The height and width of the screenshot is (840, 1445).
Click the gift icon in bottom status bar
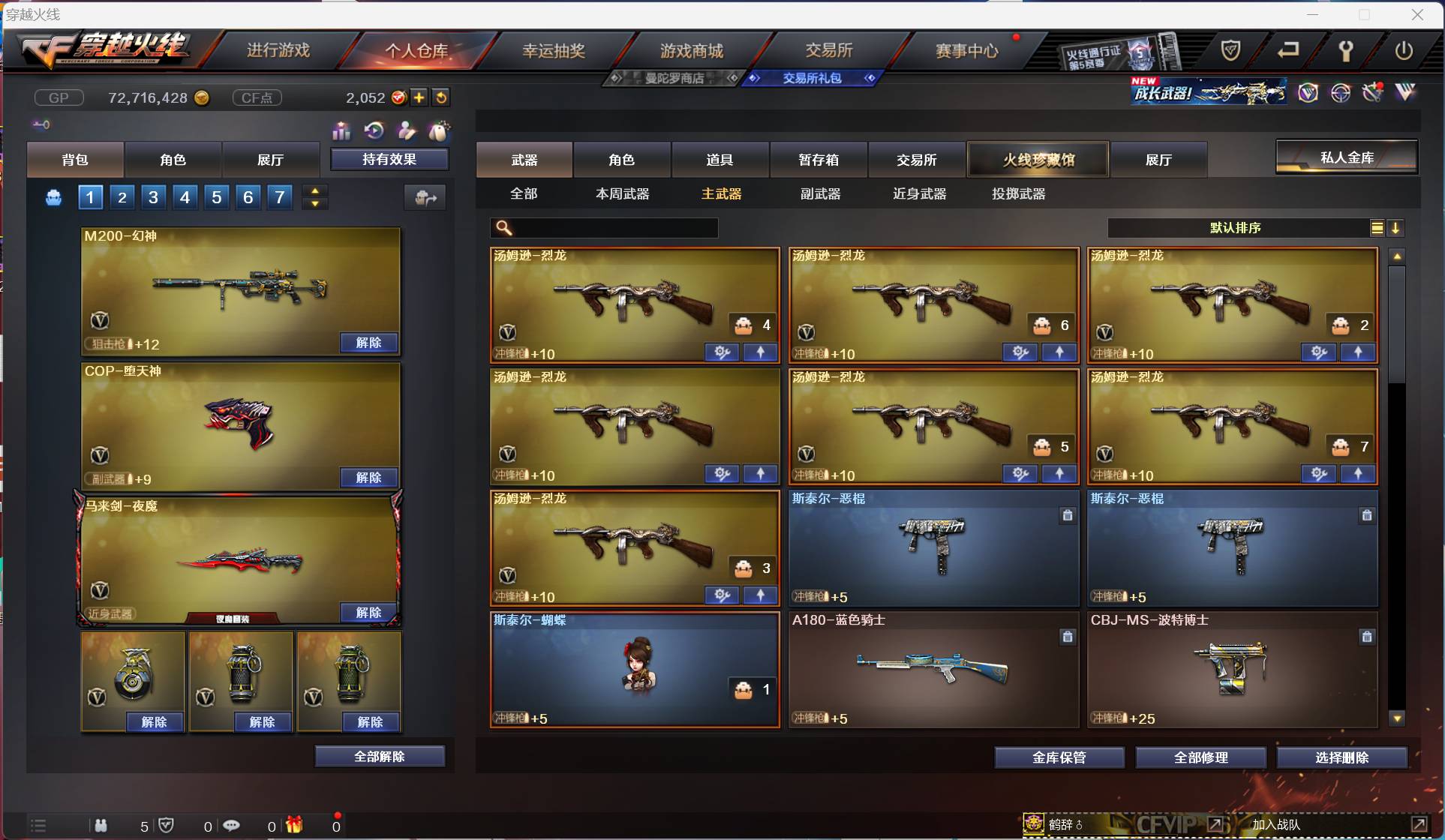click(293, 825)
